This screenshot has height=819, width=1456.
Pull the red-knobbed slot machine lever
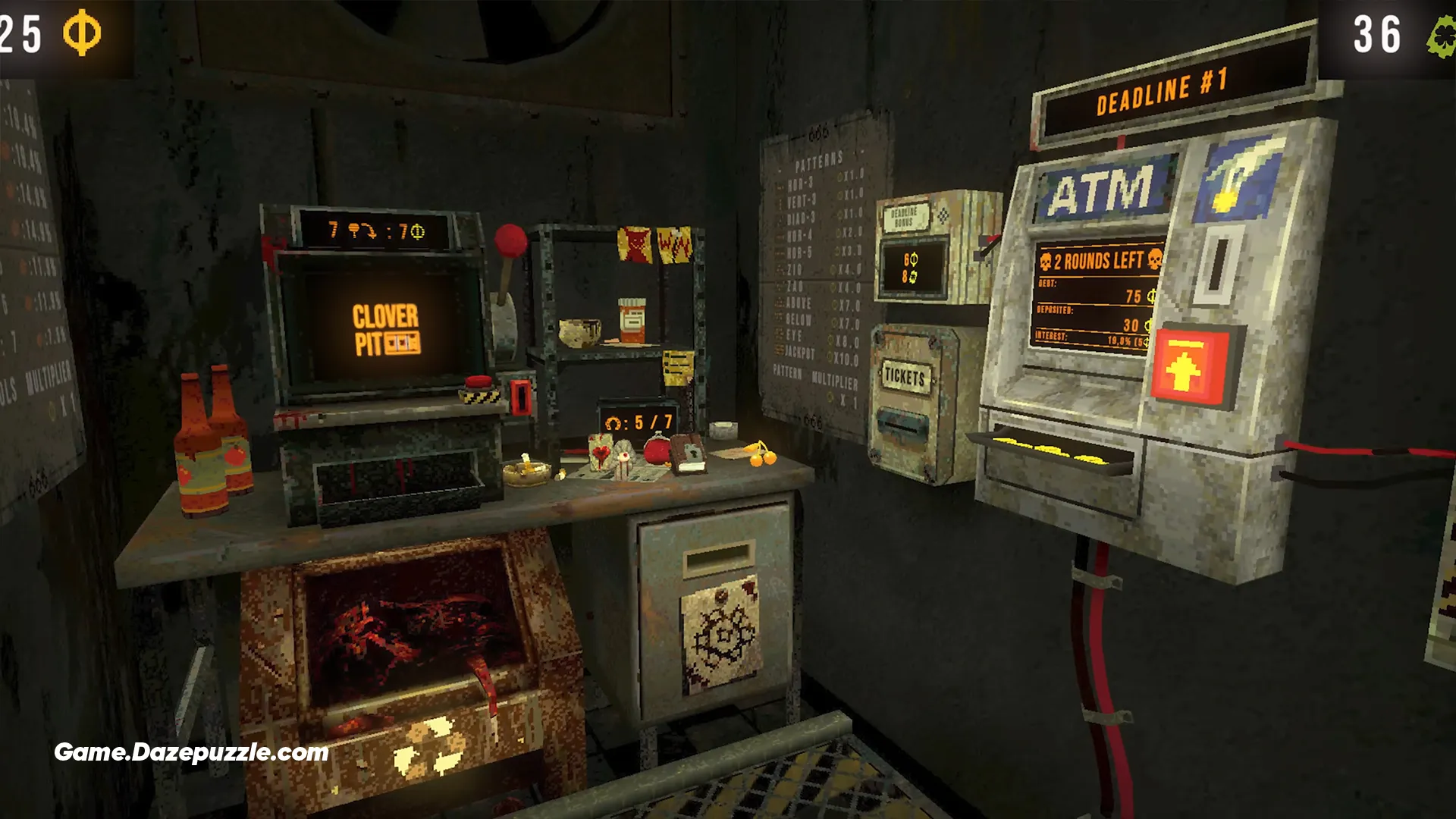pos(510,242)
